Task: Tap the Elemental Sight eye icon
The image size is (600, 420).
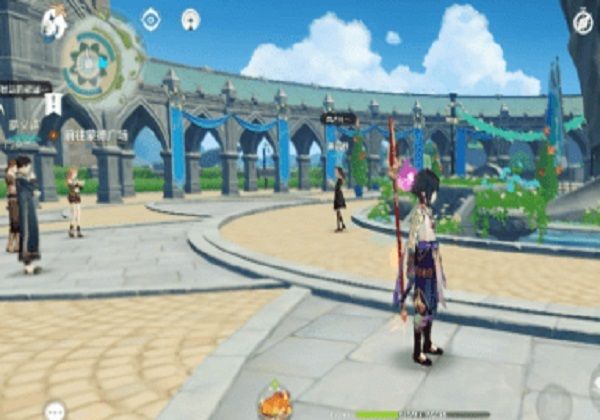Action: pos(151,19)
